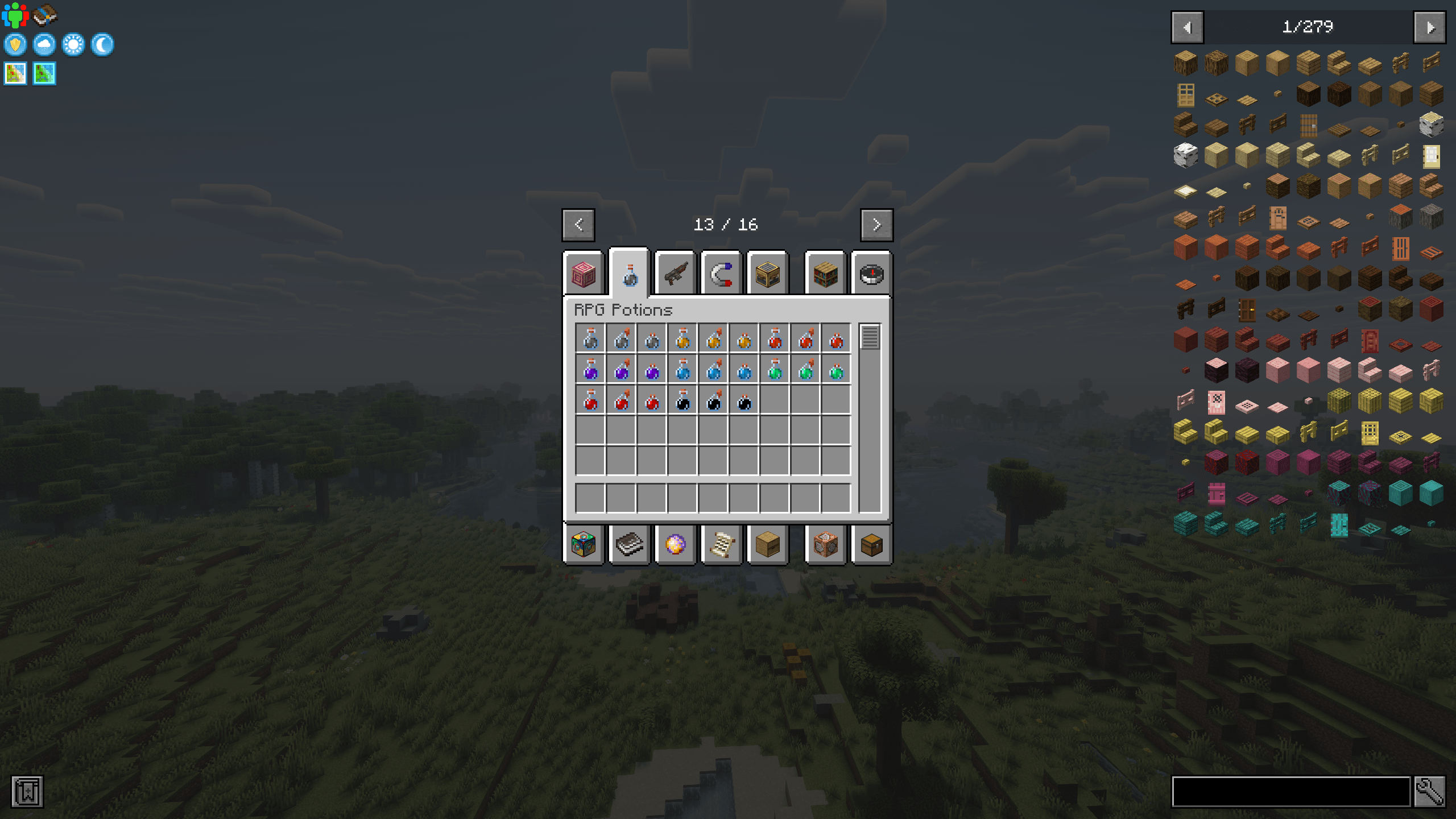
Task: Select the scroll creative tab below the grid
Action: pos(721,544)
